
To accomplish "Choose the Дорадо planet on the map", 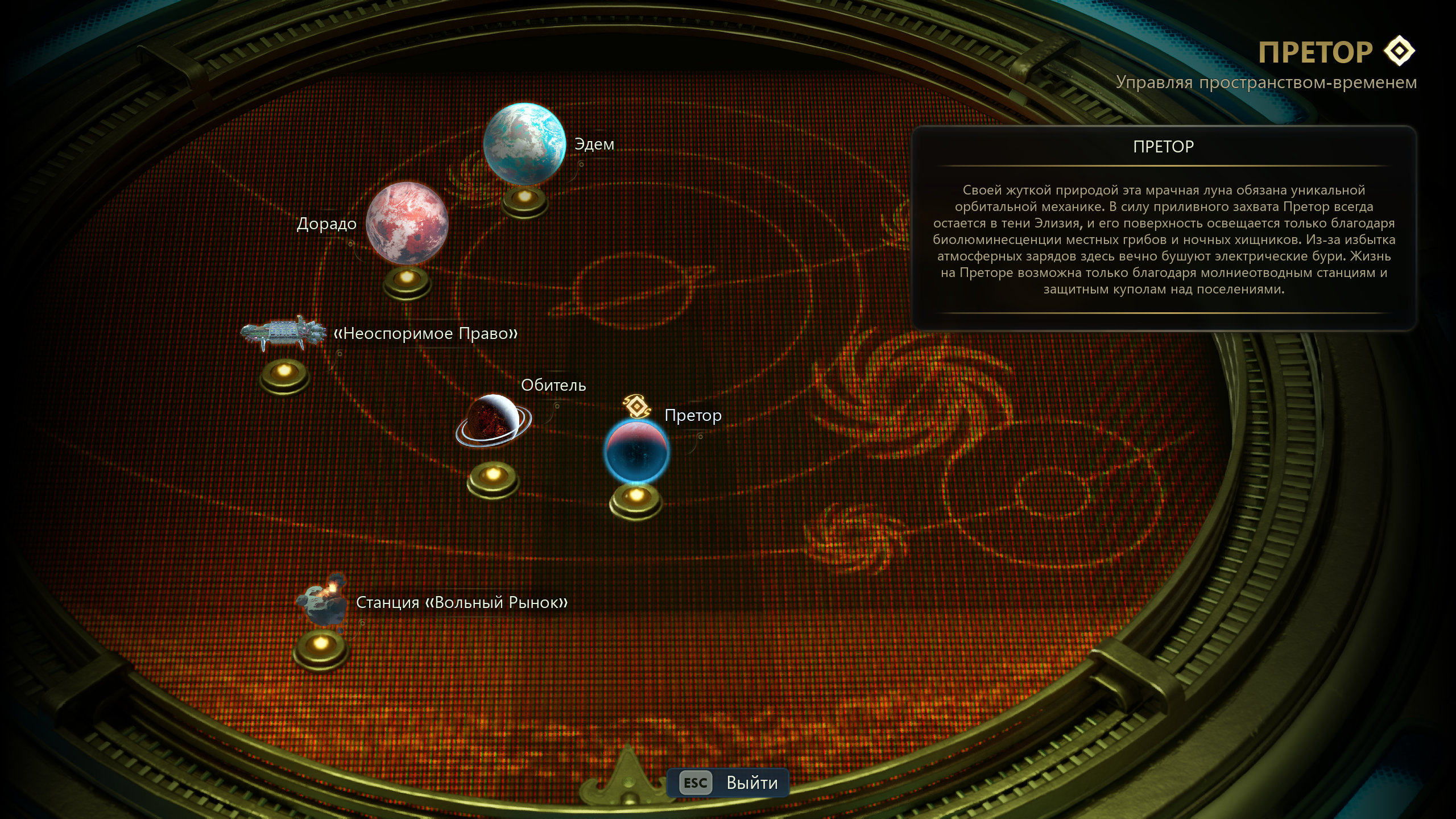I will [x=407, y=224].
